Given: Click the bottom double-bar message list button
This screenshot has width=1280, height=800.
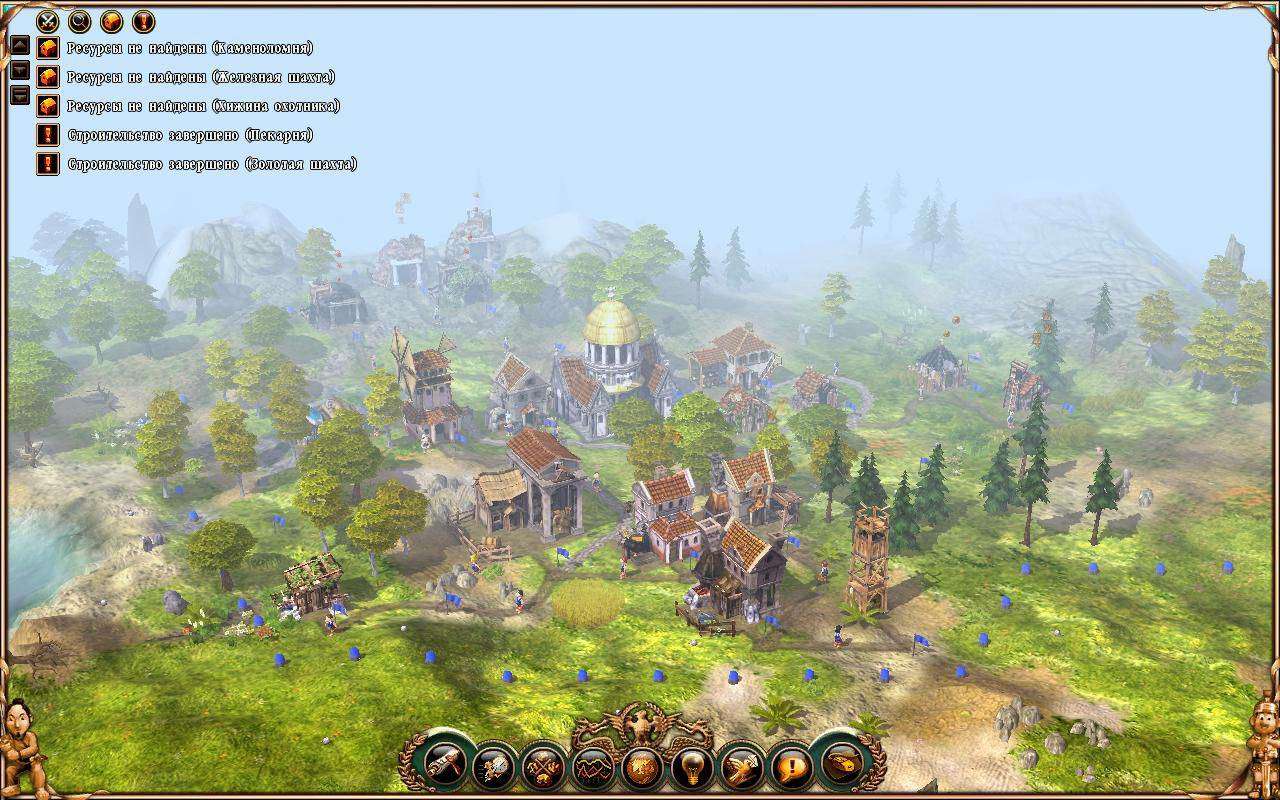Looking at the screenshot, I should (x=20, y=96).
